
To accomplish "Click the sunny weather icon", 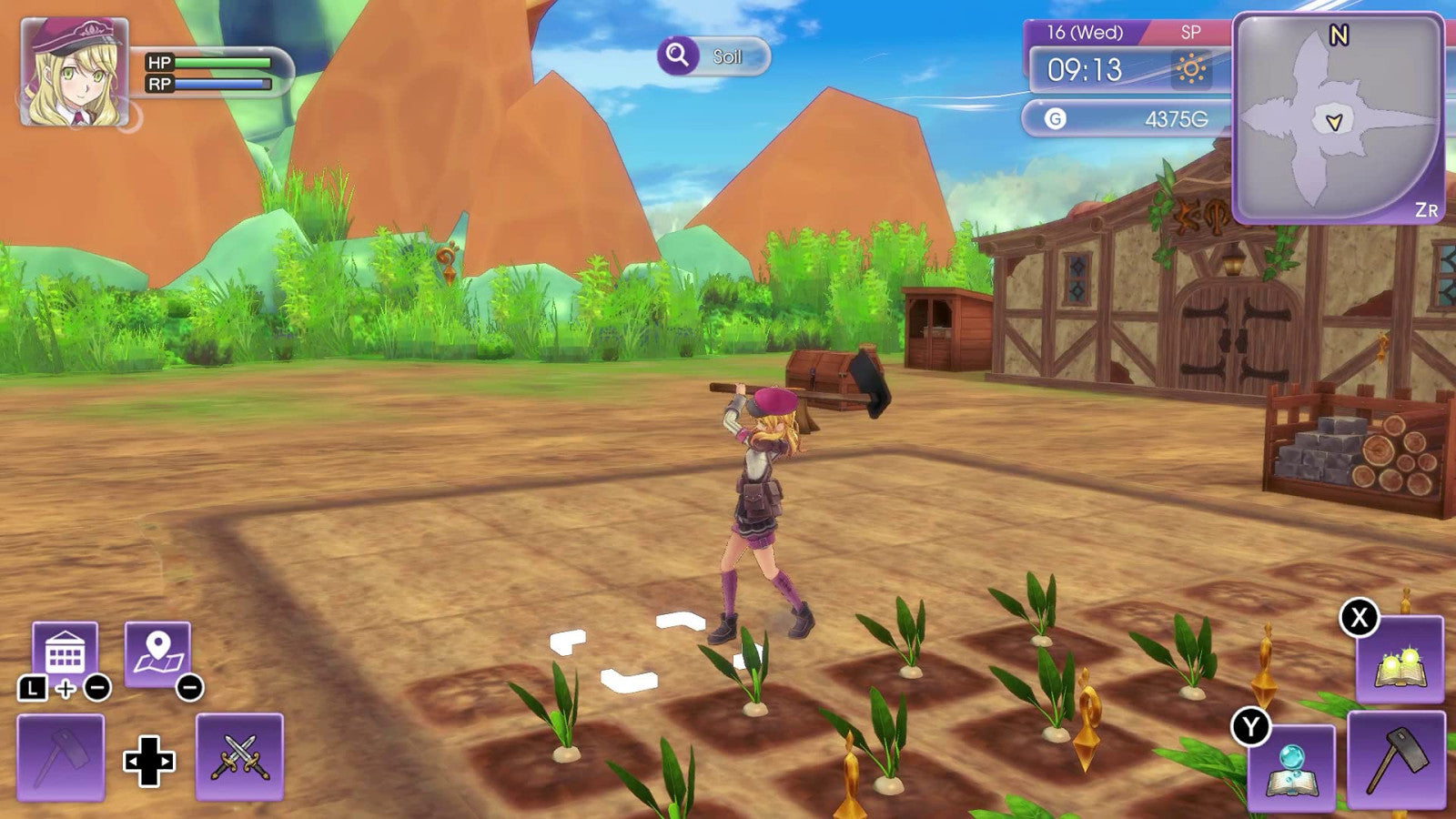I will pyautogui.click(x=1190, y=70).
